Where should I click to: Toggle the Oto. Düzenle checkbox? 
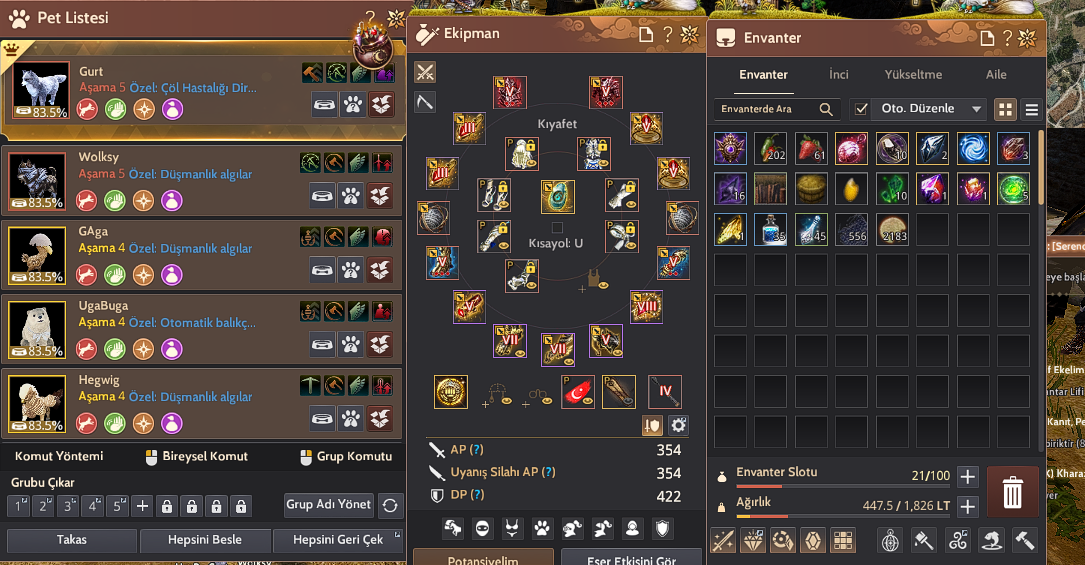tap(860, 109)
